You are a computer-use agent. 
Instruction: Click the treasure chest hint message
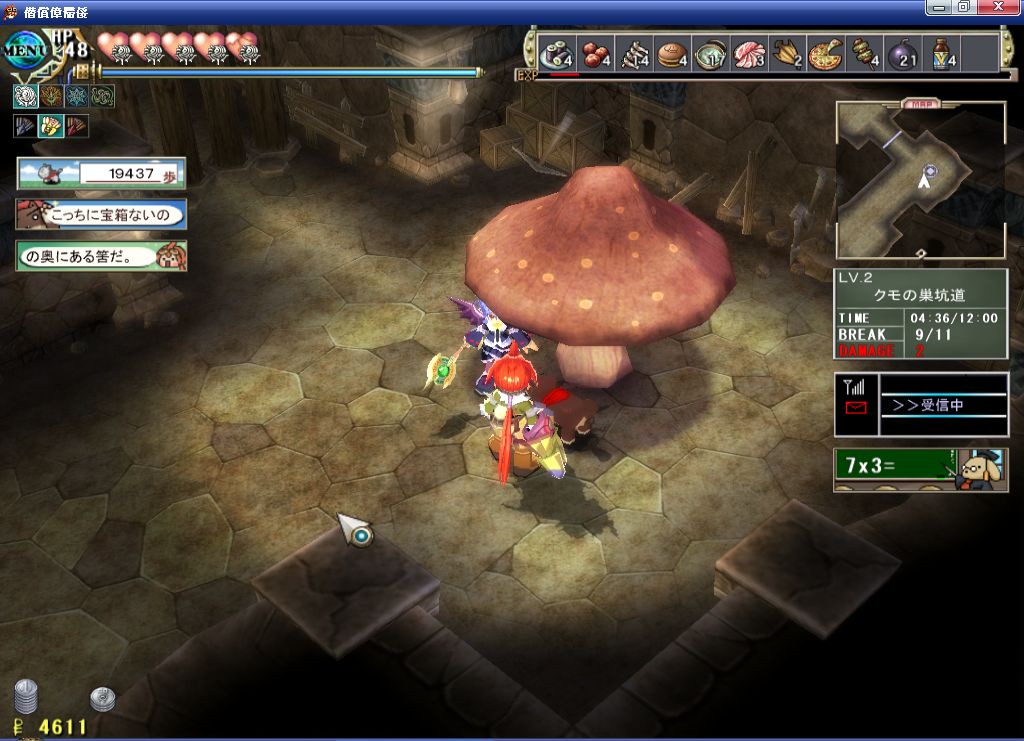[x=101, y=214]
